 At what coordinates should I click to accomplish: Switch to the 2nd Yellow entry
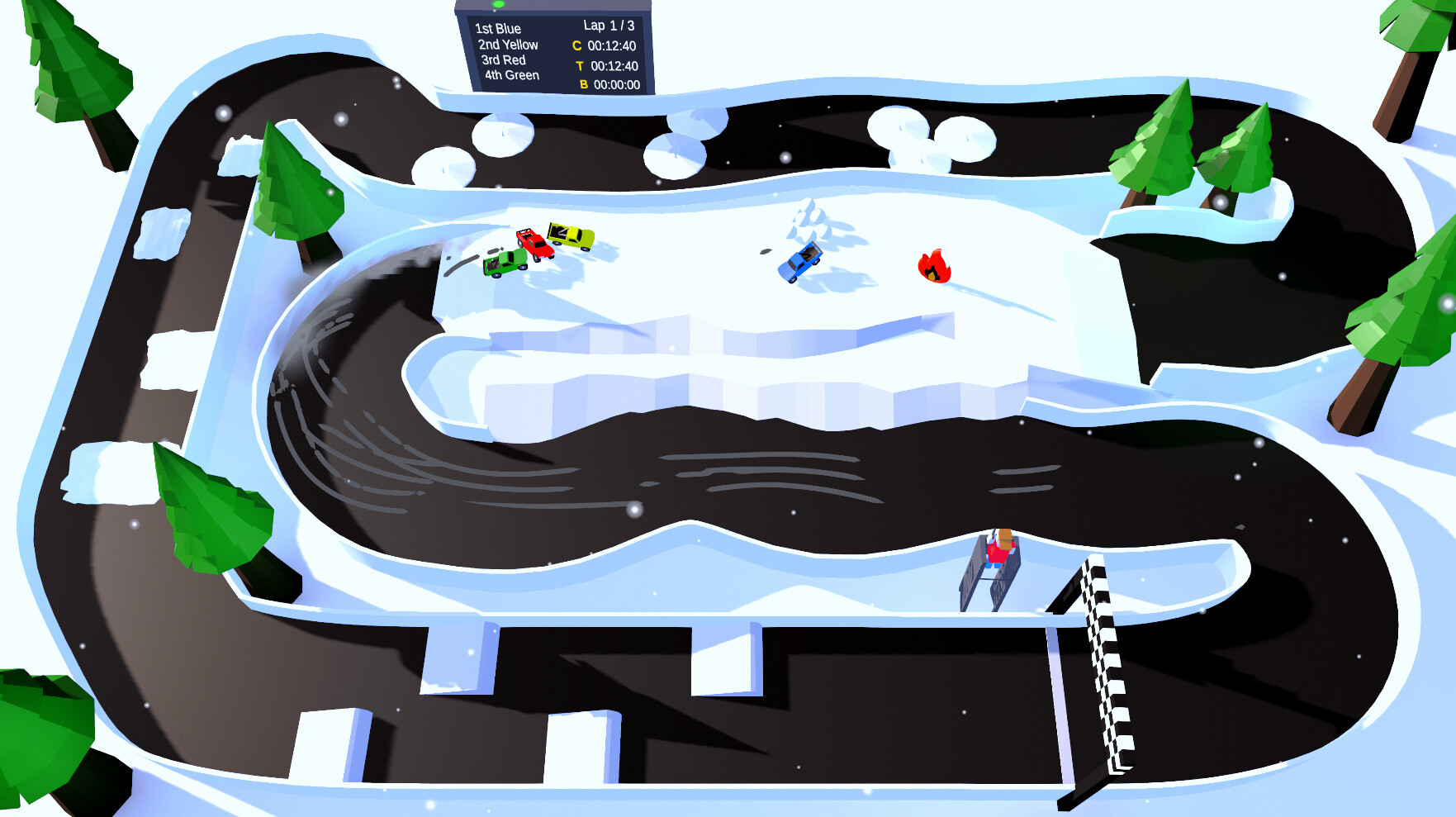506,45
